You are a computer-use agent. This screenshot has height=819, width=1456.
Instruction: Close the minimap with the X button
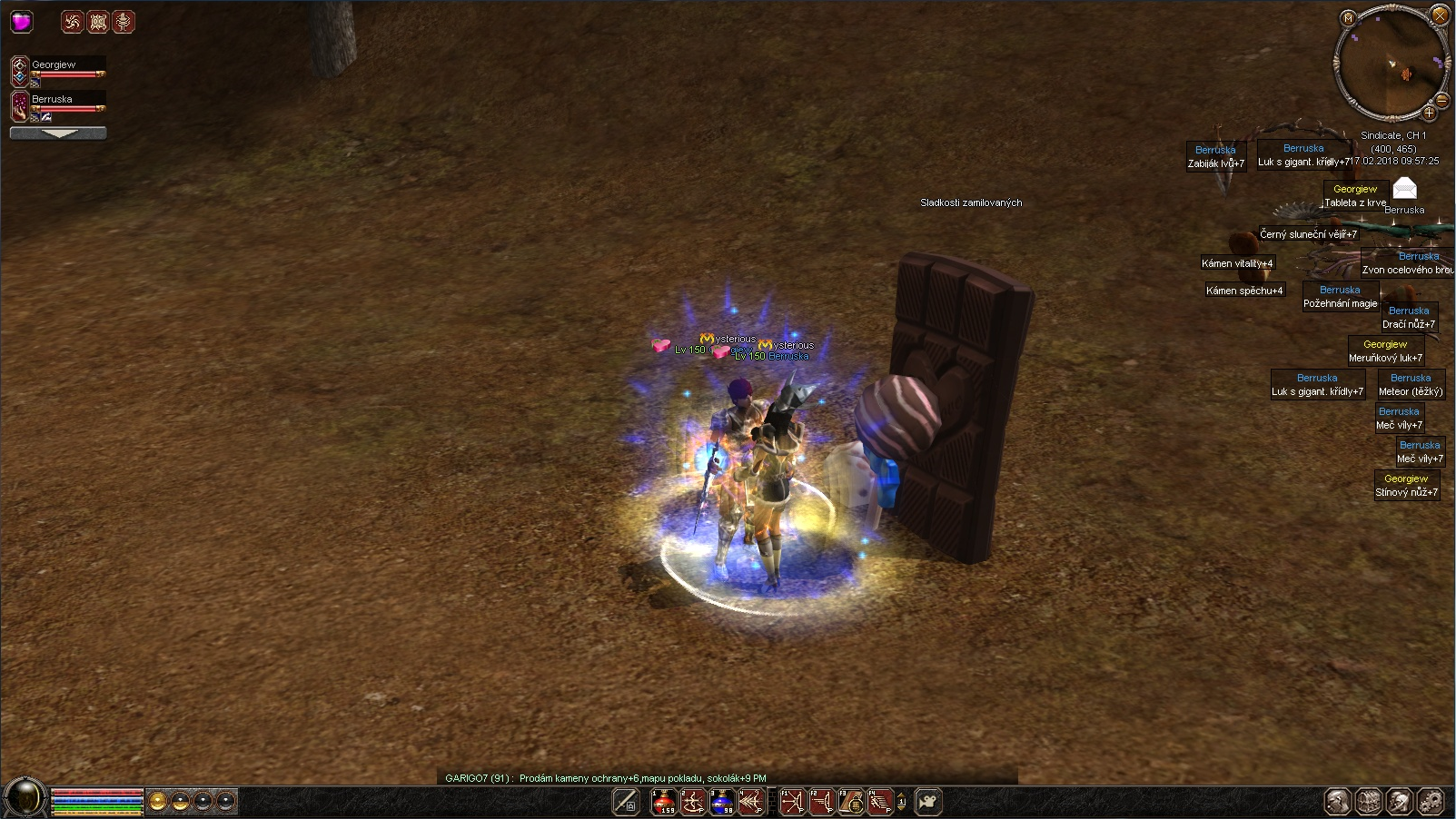click(x=1440, y=15)
